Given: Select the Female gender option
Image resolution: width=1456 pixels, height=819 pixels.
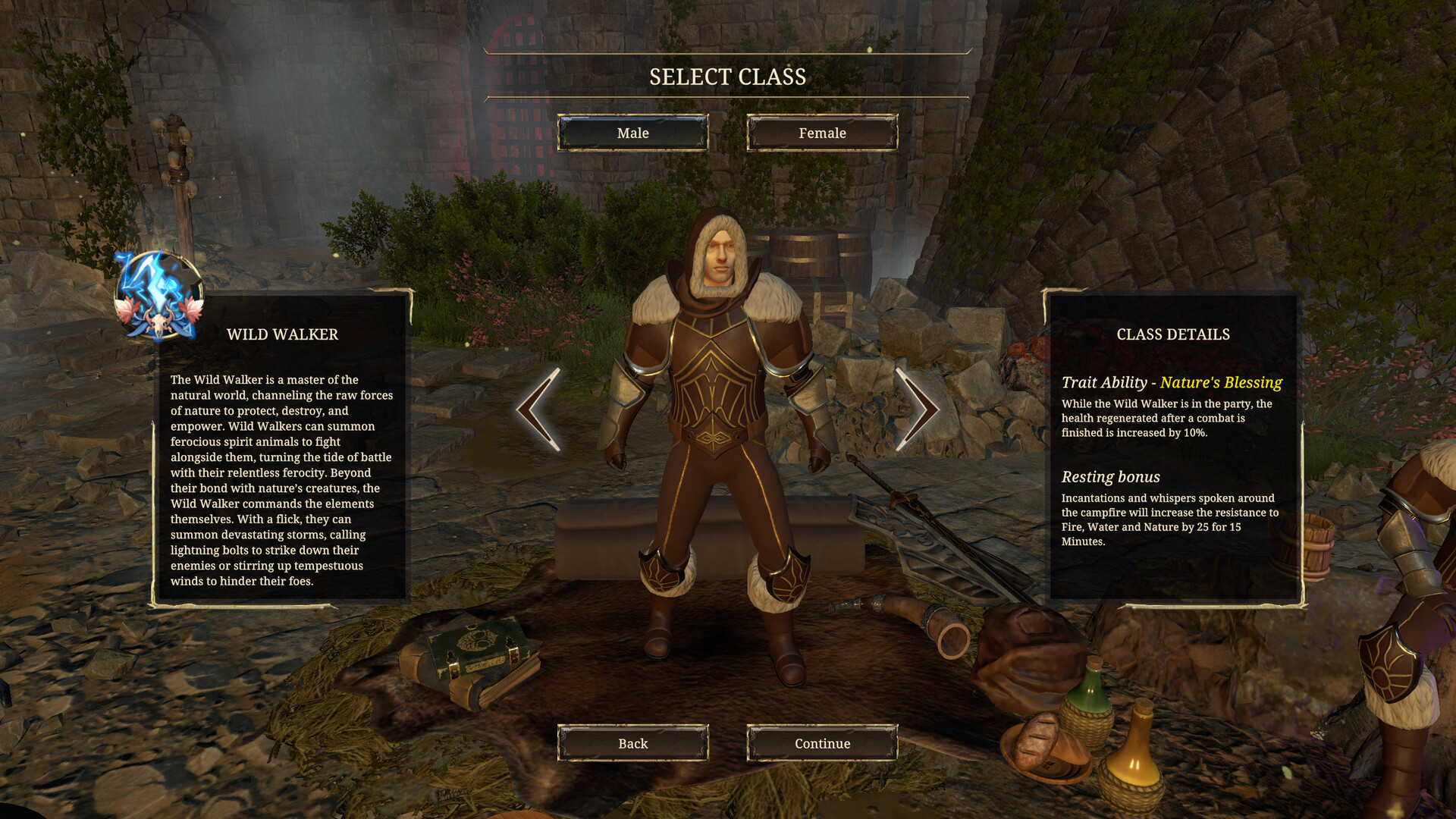Looking at the screenshot, I should click(821, 133).
